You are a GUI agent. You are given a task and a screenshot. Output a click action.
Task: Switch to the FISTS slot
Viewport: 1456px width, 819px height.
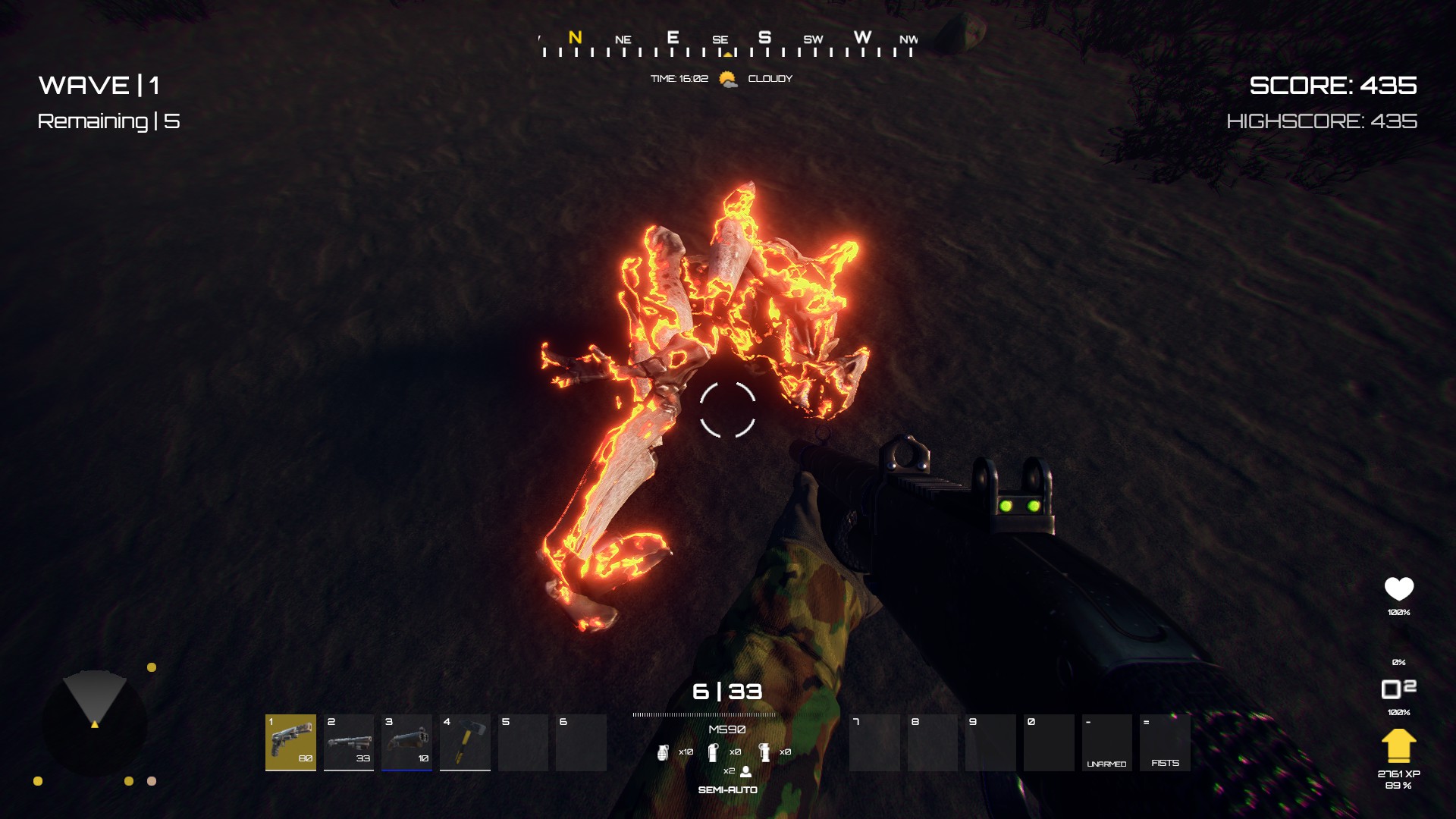1166,743
